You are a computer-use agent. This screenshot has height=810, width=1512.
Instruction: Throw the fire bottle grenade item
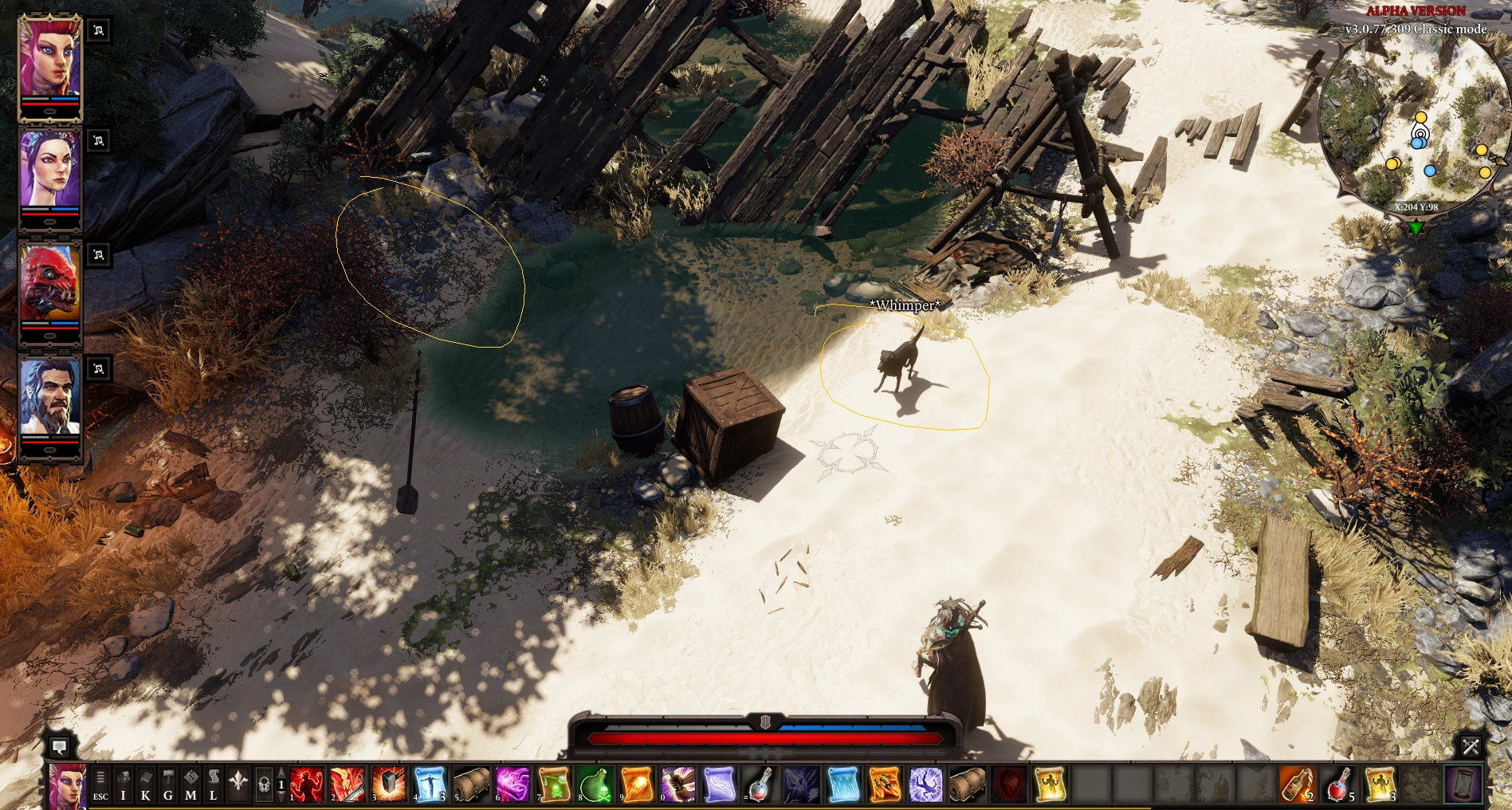(1297, 784)
